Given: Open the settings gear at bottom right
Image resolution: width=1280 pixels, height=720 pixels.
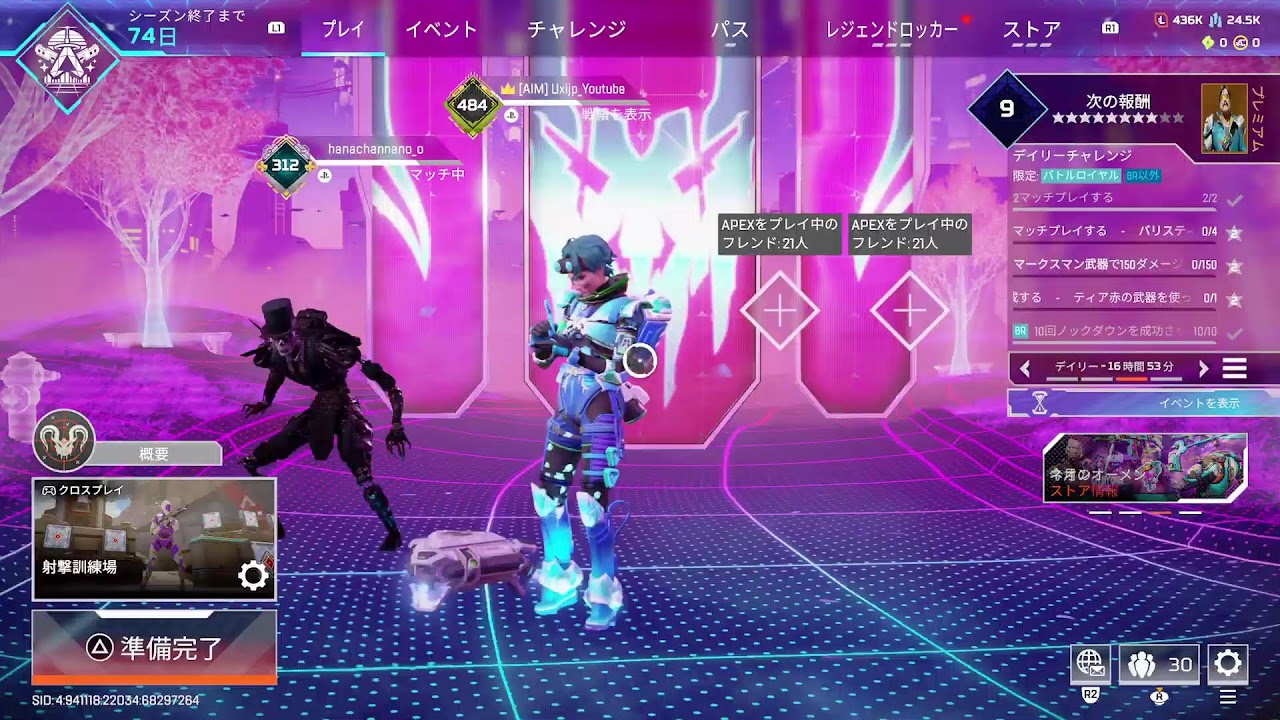Looking at the screenshot, I should point(1227,663).
